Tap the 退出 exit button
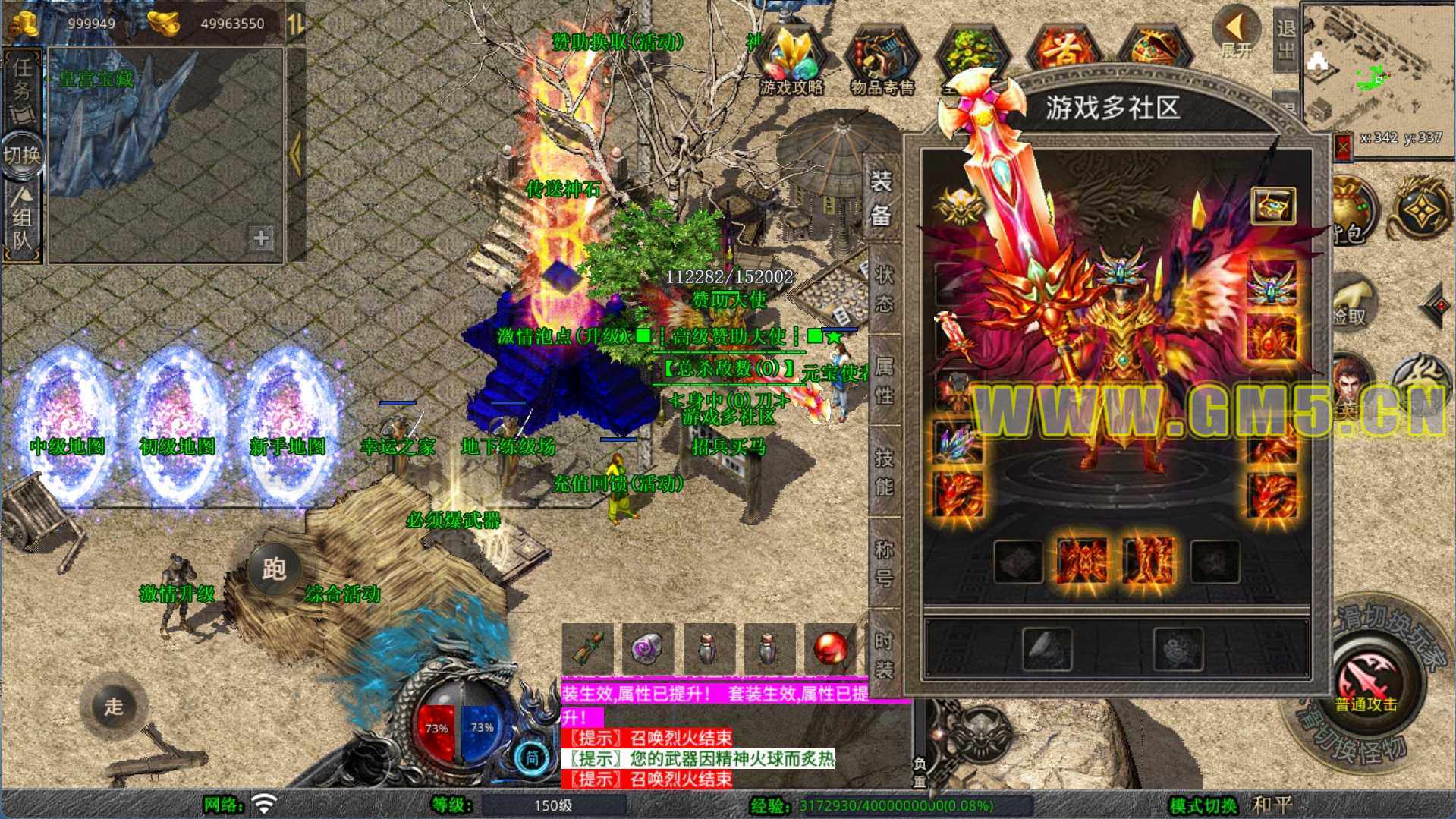 pyautogui.click(x=1285, y=39)
